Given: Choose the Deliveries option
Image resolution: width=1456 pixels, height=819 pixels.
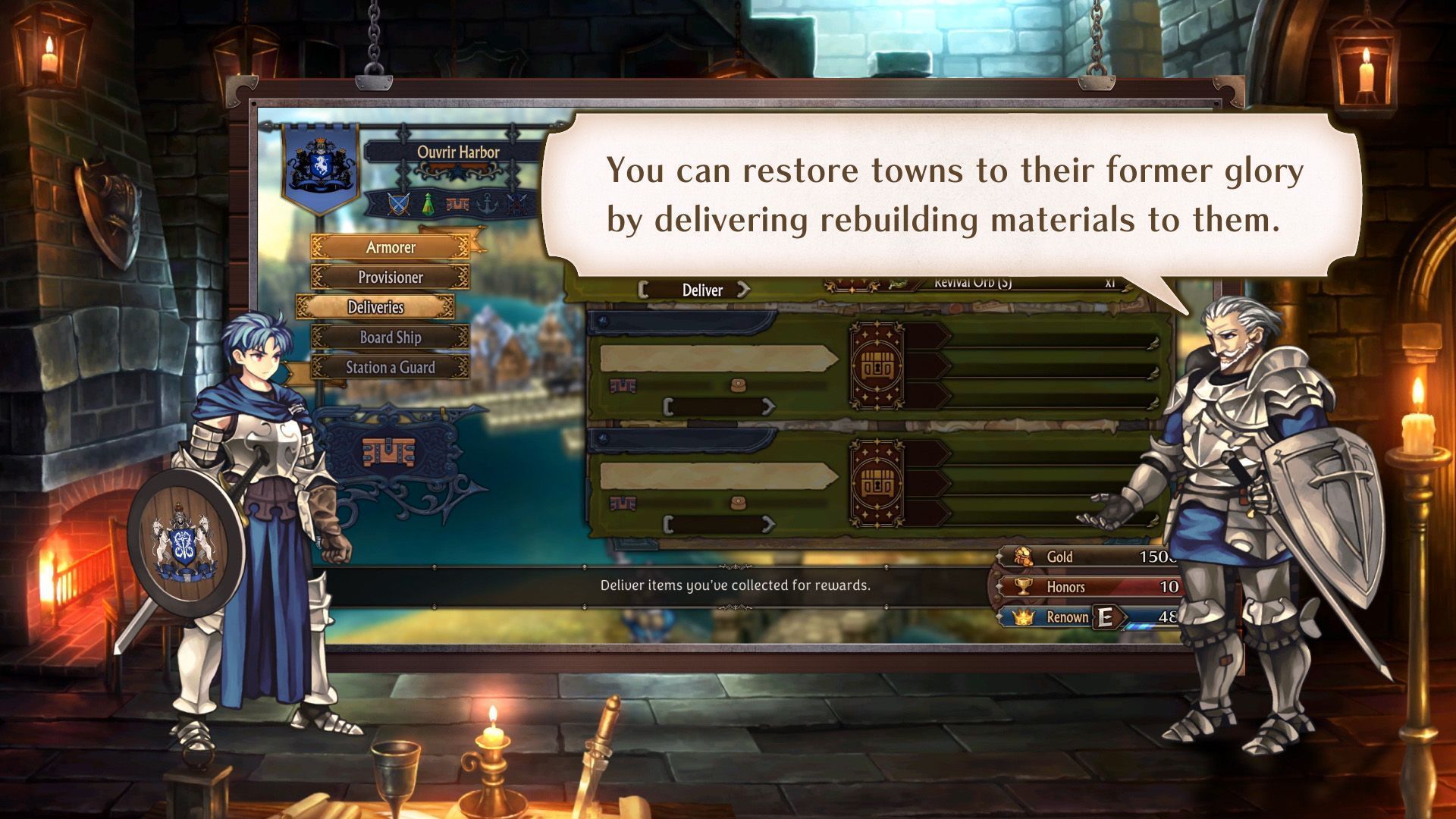Looking at the screenshot, I should (x=375, y=307).
